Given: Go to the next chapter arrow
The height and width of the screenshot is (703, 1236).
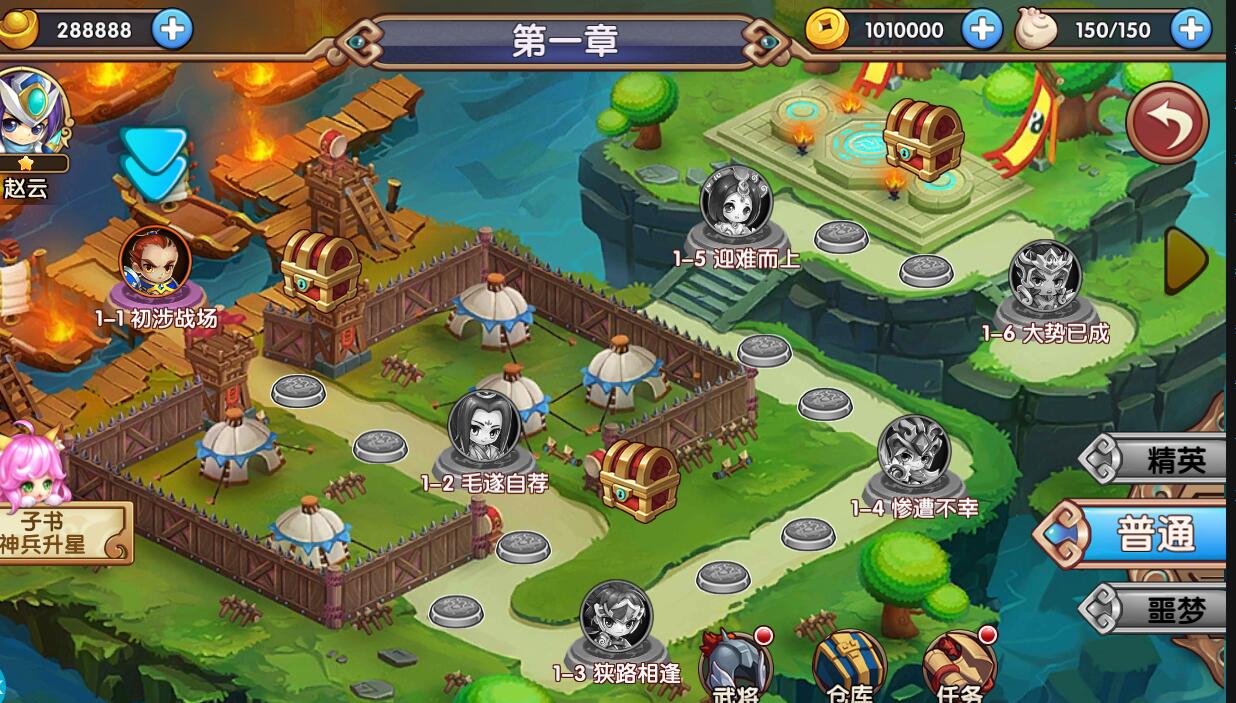Looking at the screenshot, I should coord(1187,258).
